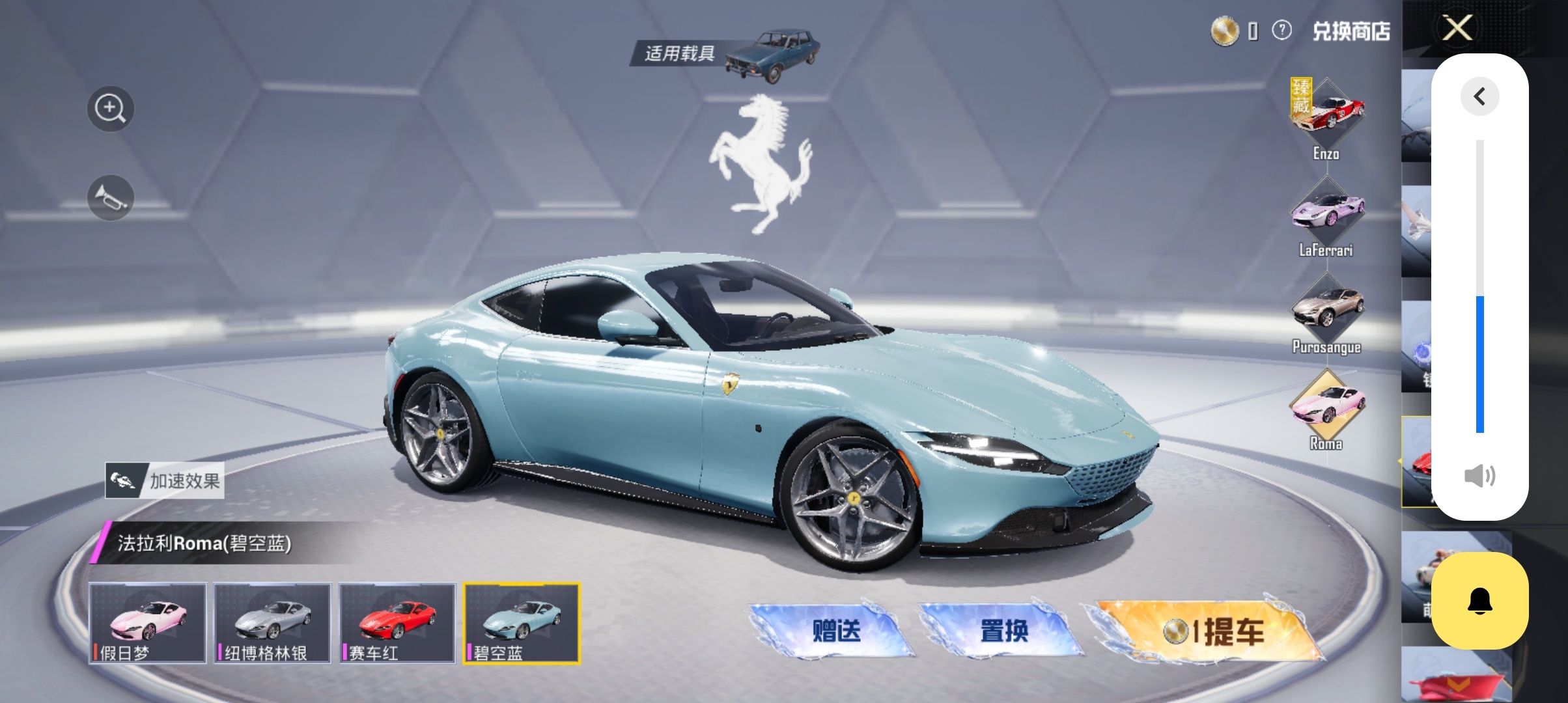Tap the yellow notification bell
Image resolution: width=1568 pixels, height=703 pixels.
tap(1479, 600)
